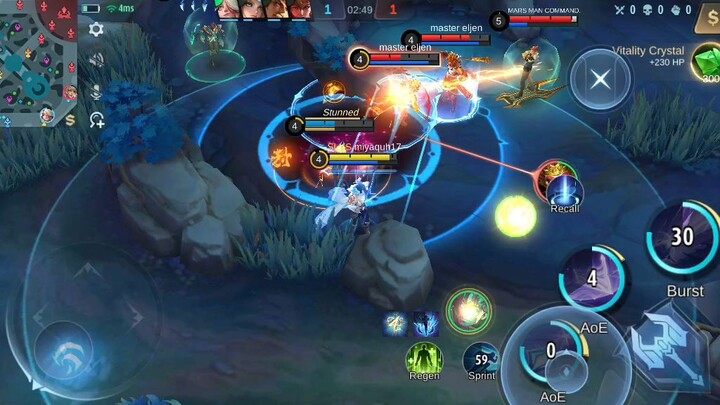Cast the AoE skill showing cooldown 4
The image size is (720, 405).
tap(594, 280)
